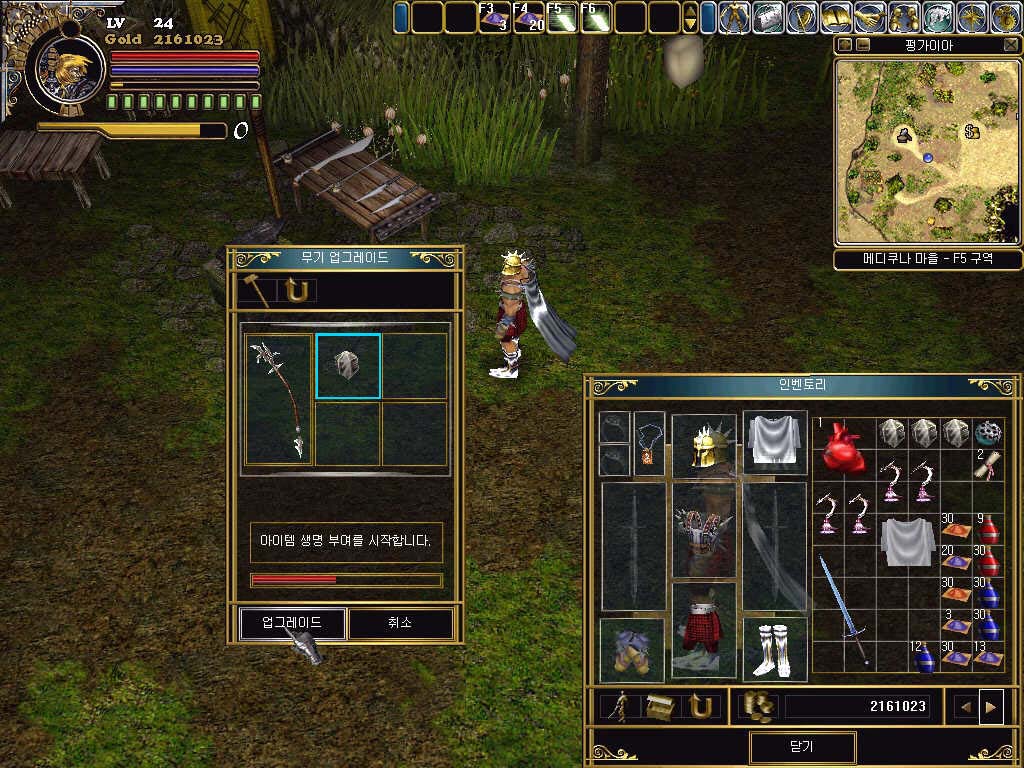The height and width of the screenshot is (768, 1024).
Task: Click the minimap of 메디쿠나 마을
Action: (926, 150)
